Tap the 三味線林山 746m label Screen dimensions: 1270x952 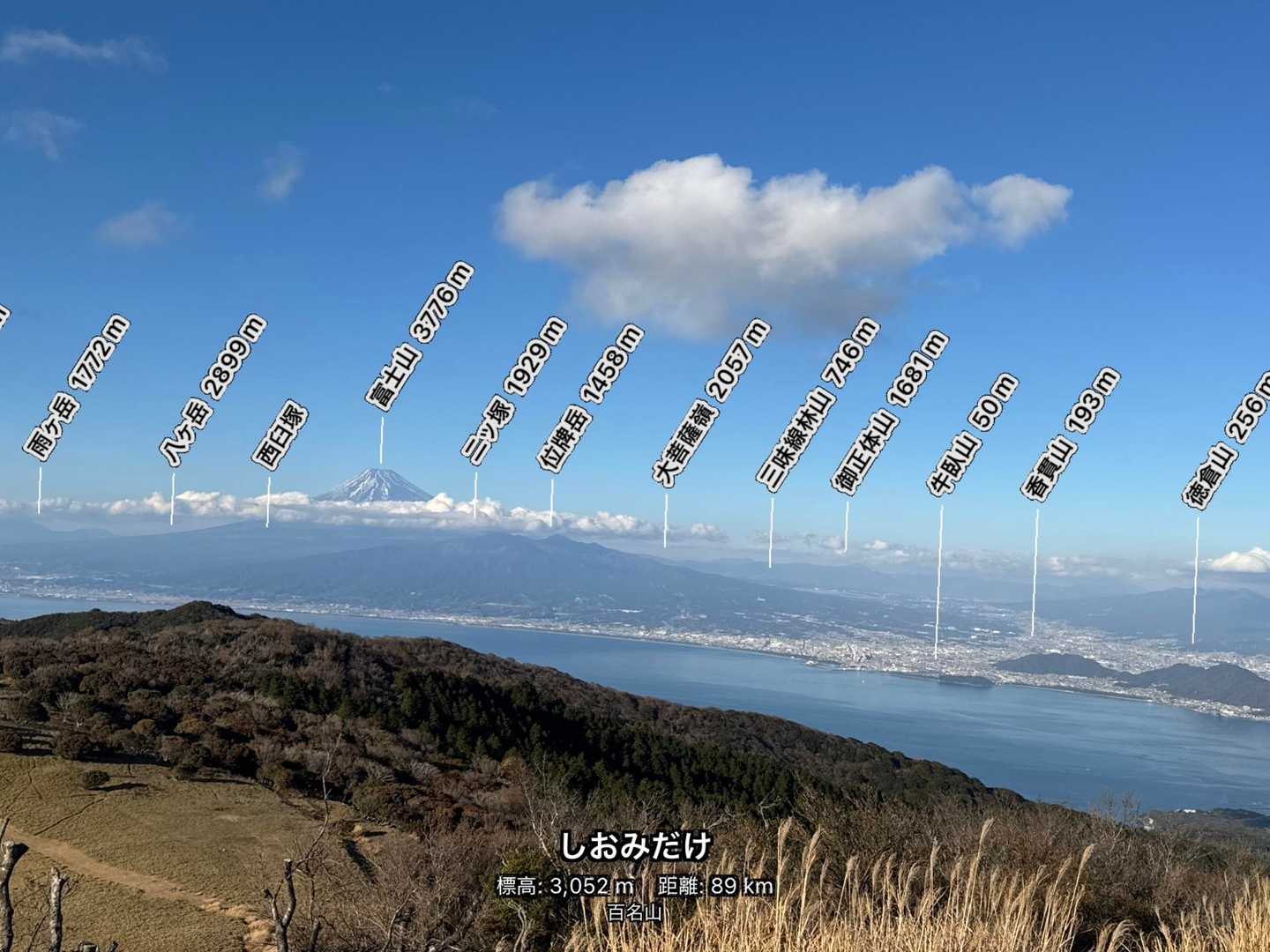pyautogui.click(x=819, y=403)
